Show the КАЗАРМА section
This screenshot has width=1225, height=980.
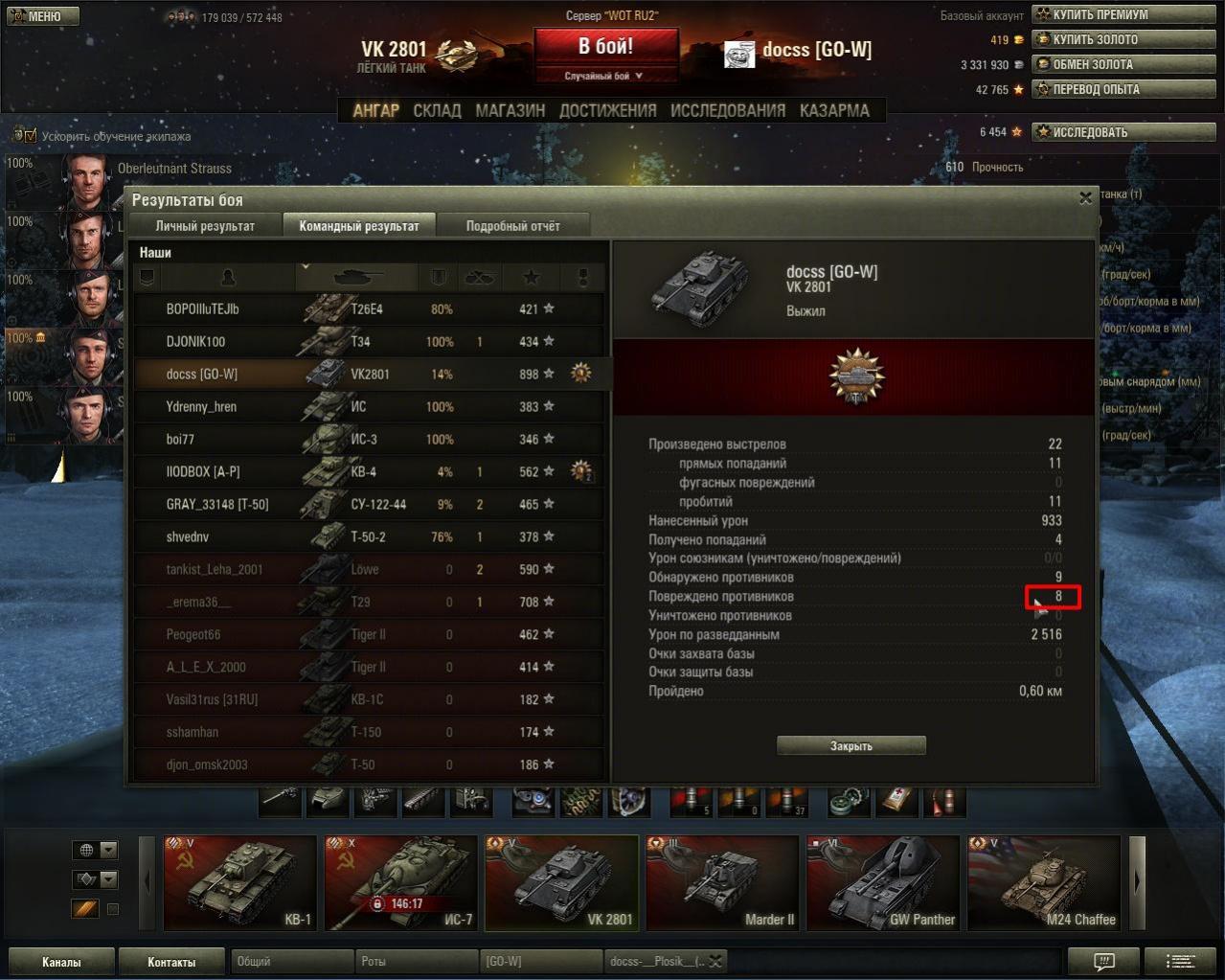tap(834, 110)
